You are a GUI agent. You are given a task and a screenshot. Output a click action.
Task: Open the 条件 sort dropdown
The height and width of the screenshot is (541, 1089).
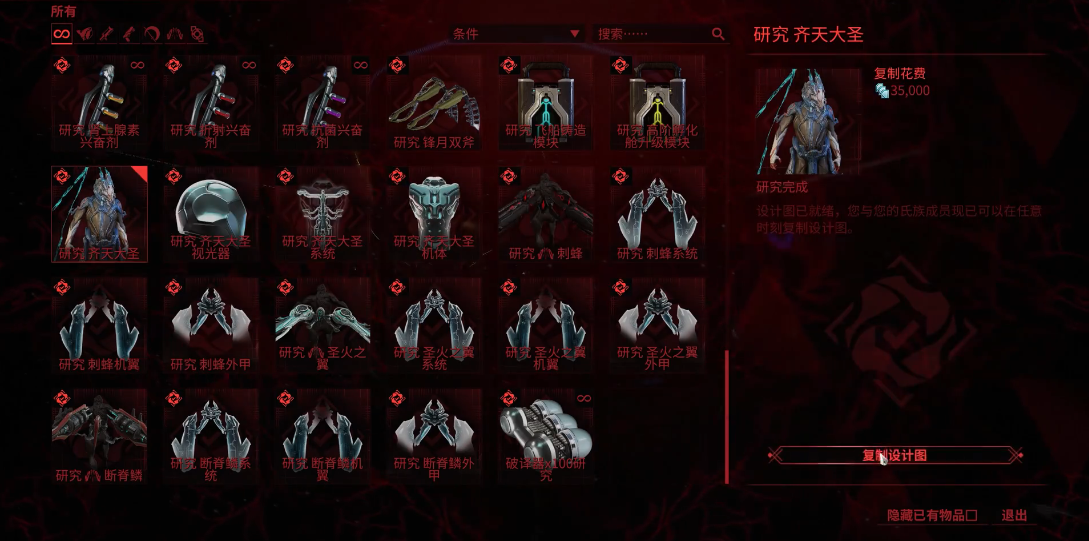(x=516, y=34)
